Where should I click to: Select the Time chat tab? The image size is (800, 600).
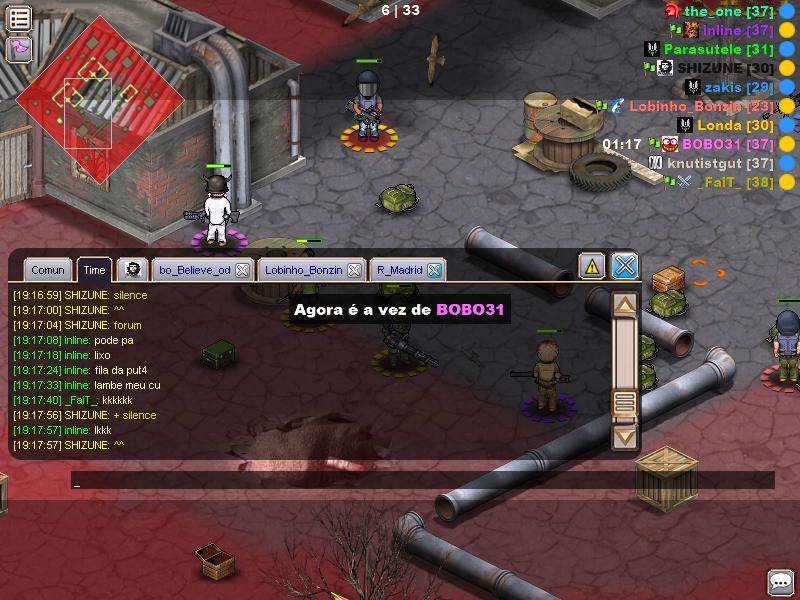click(95, 270)
